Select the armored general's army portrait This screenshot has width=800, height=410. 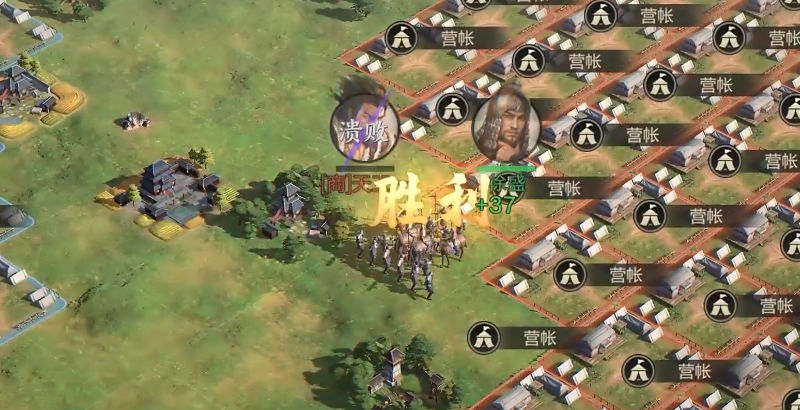click(x=506, y=125)
